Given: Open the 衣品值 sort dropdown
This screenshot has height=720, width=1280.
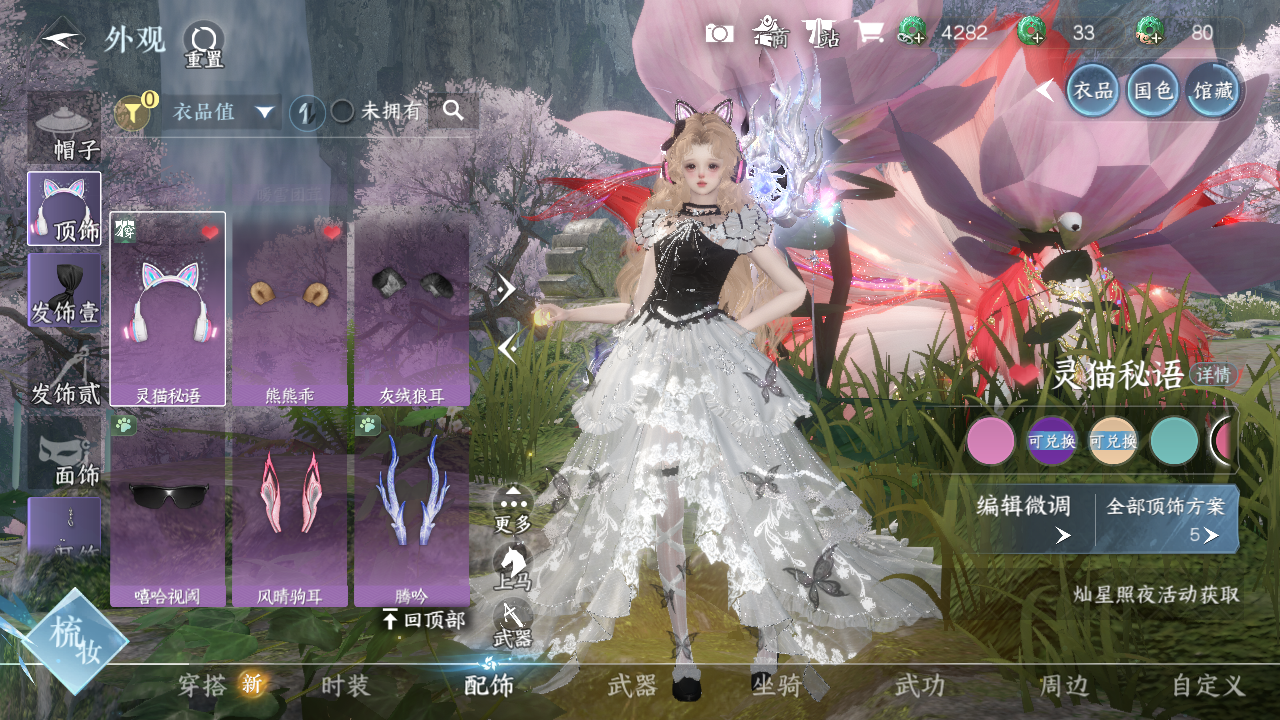Looking at the screenshot, I should pyautogui.click(x=224, y=111).
